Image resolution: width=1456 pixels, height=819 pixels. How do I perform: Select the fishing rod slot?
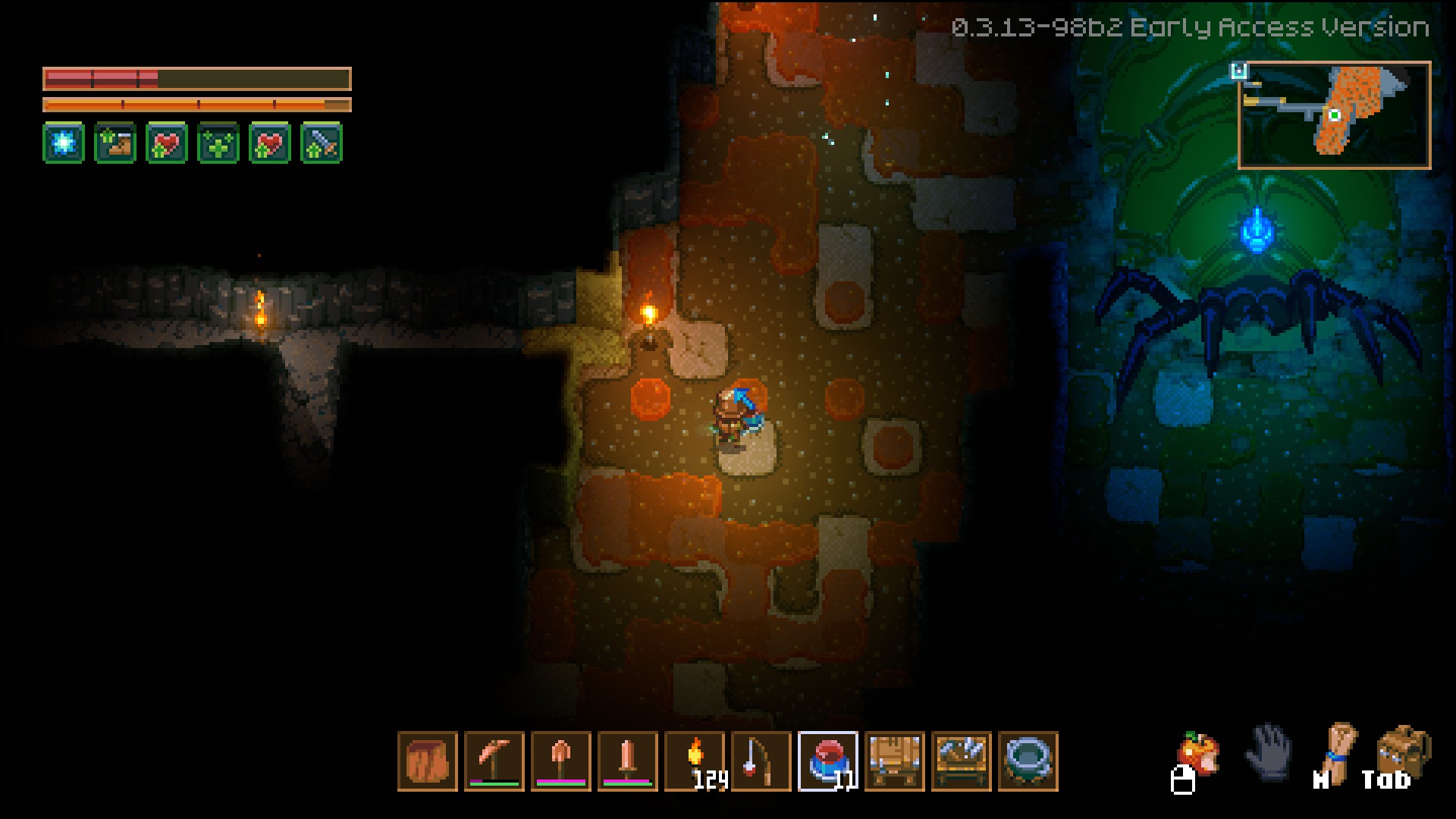761,761
